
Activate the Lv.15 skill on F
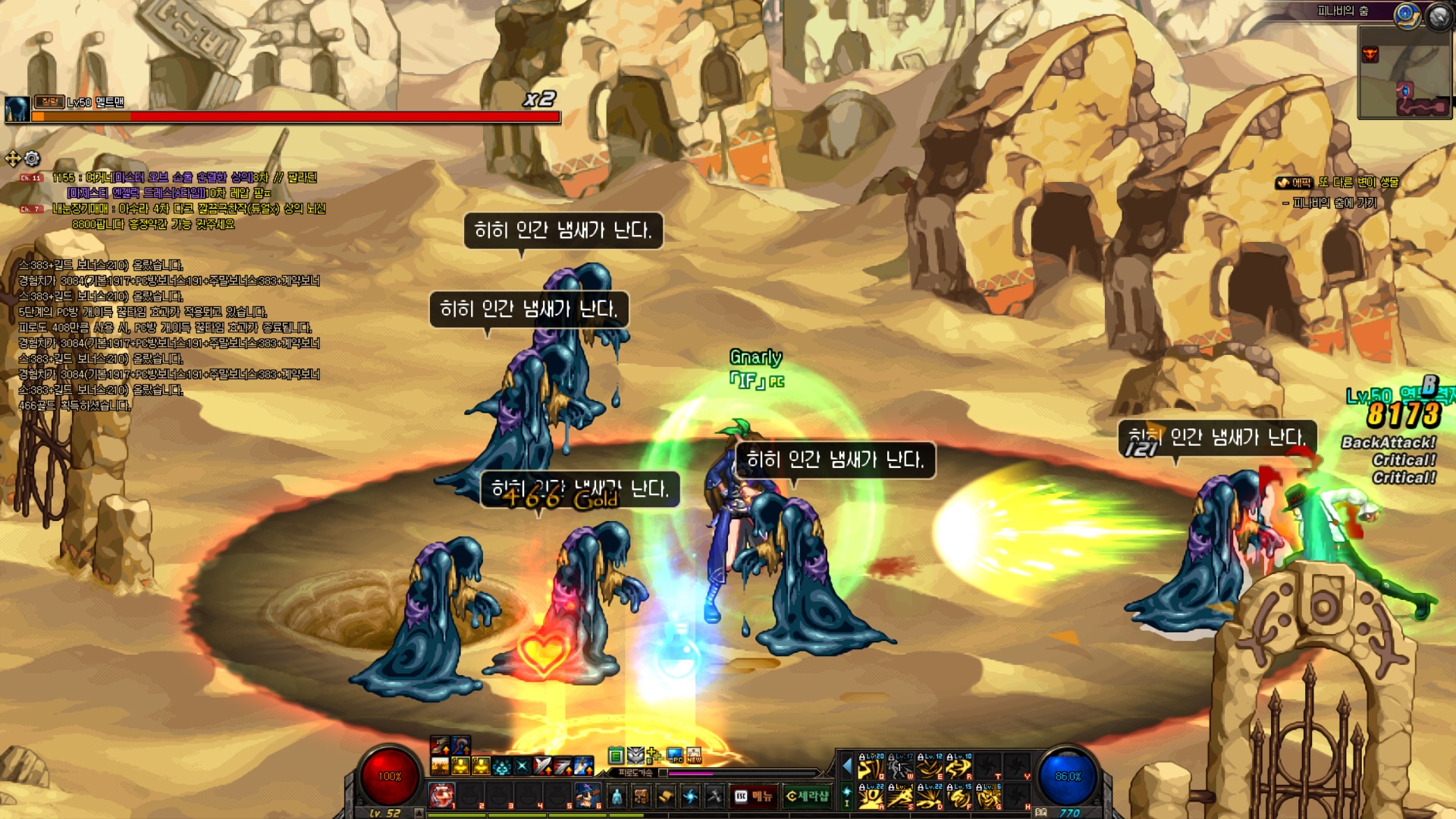click(959, 797)
